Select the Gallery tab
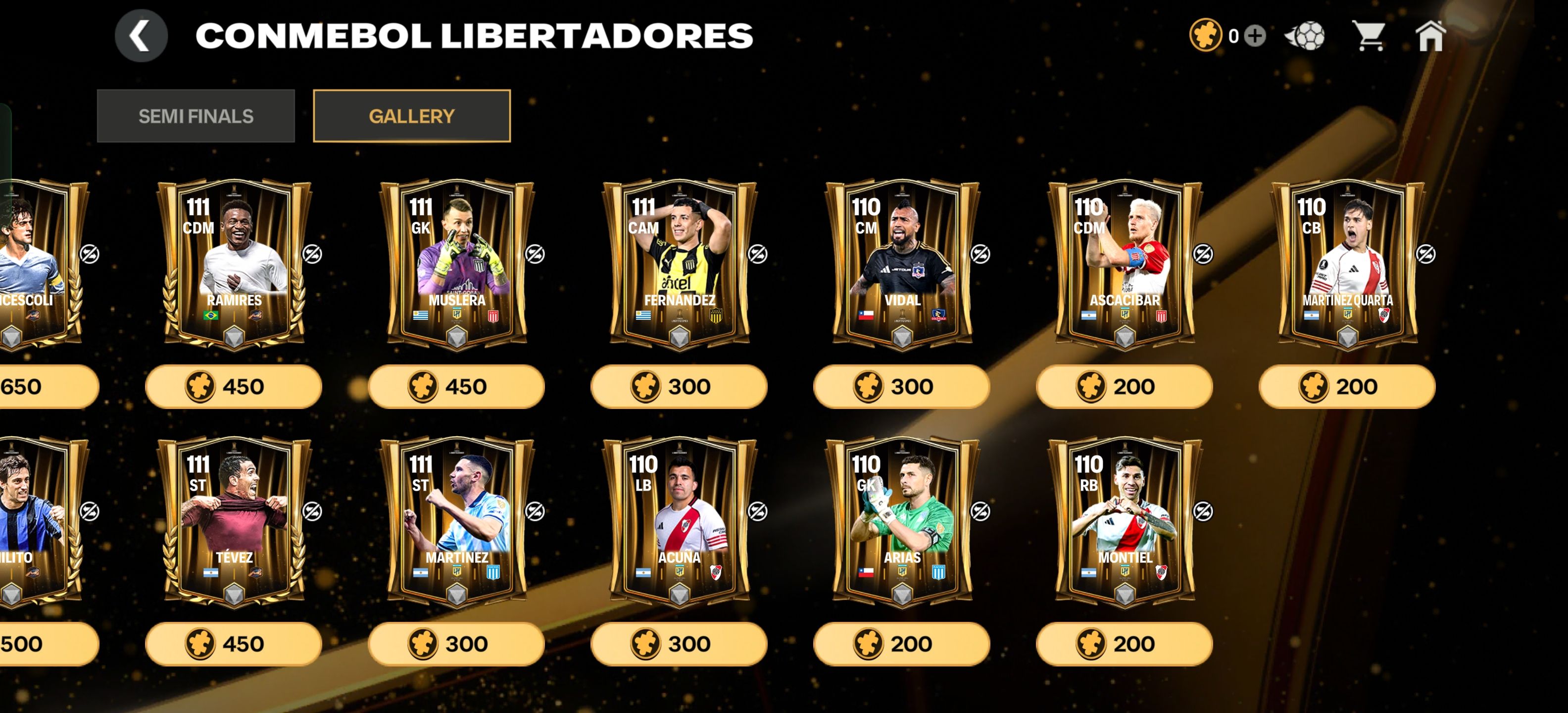The image size is (1568, 713). (411, 116)
